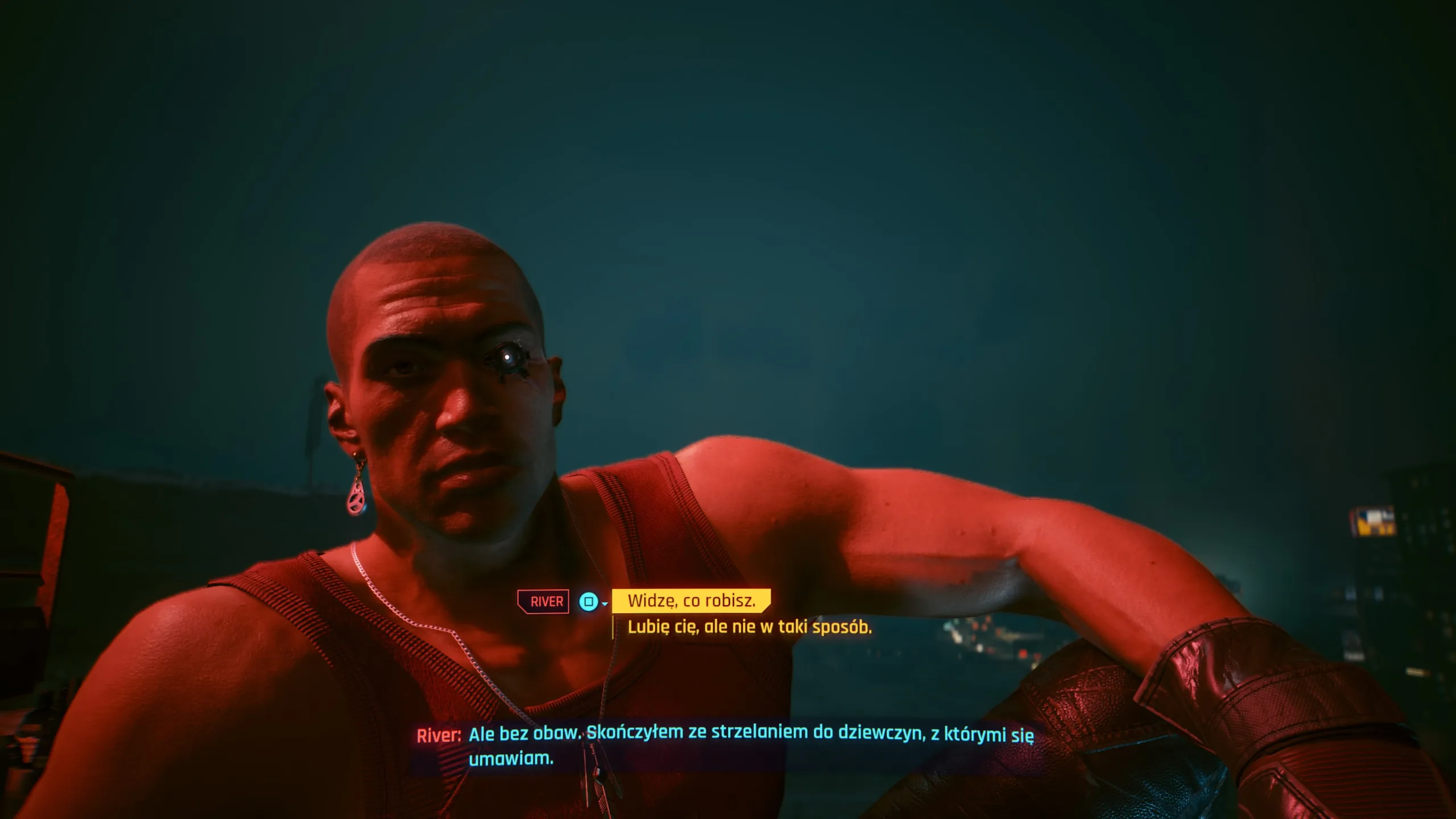This screenshot has width=1456, height=819.
Task: Toggle the dialogue prompt circle on or off
Action: coord(588,602)
